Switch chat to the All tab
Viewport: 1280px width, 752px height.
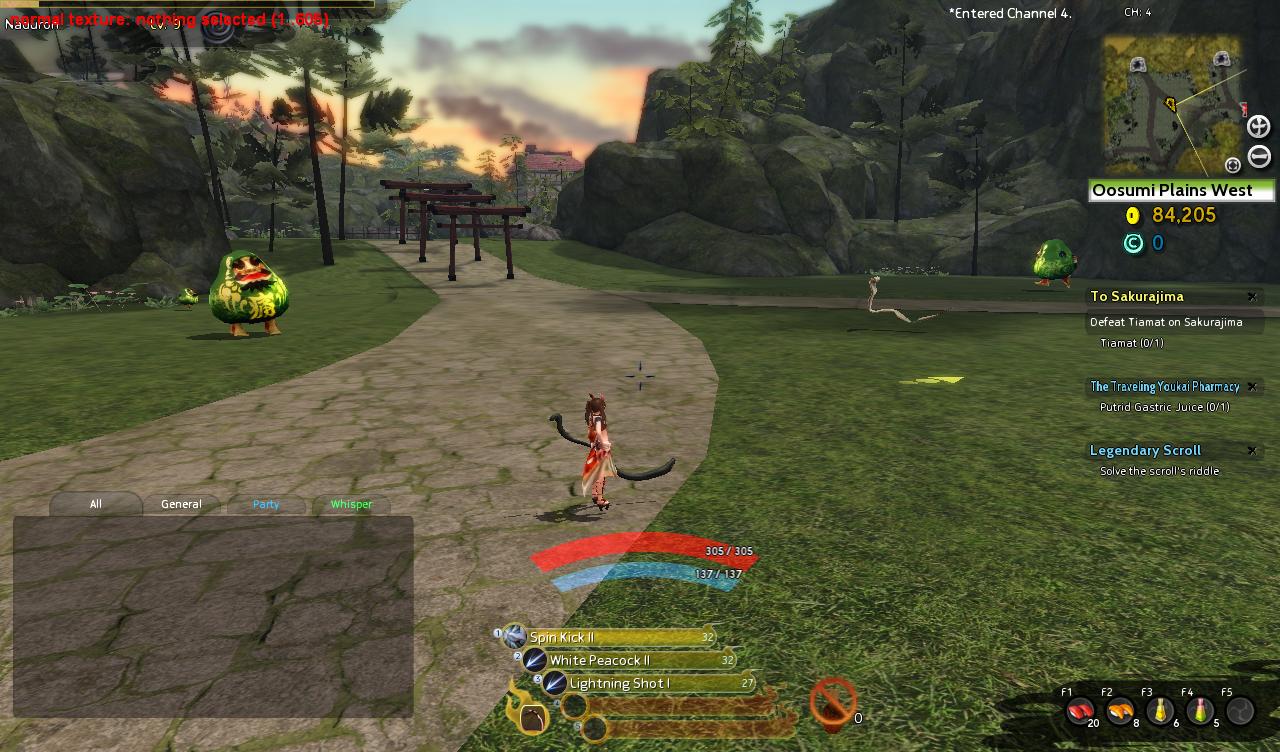96,504
